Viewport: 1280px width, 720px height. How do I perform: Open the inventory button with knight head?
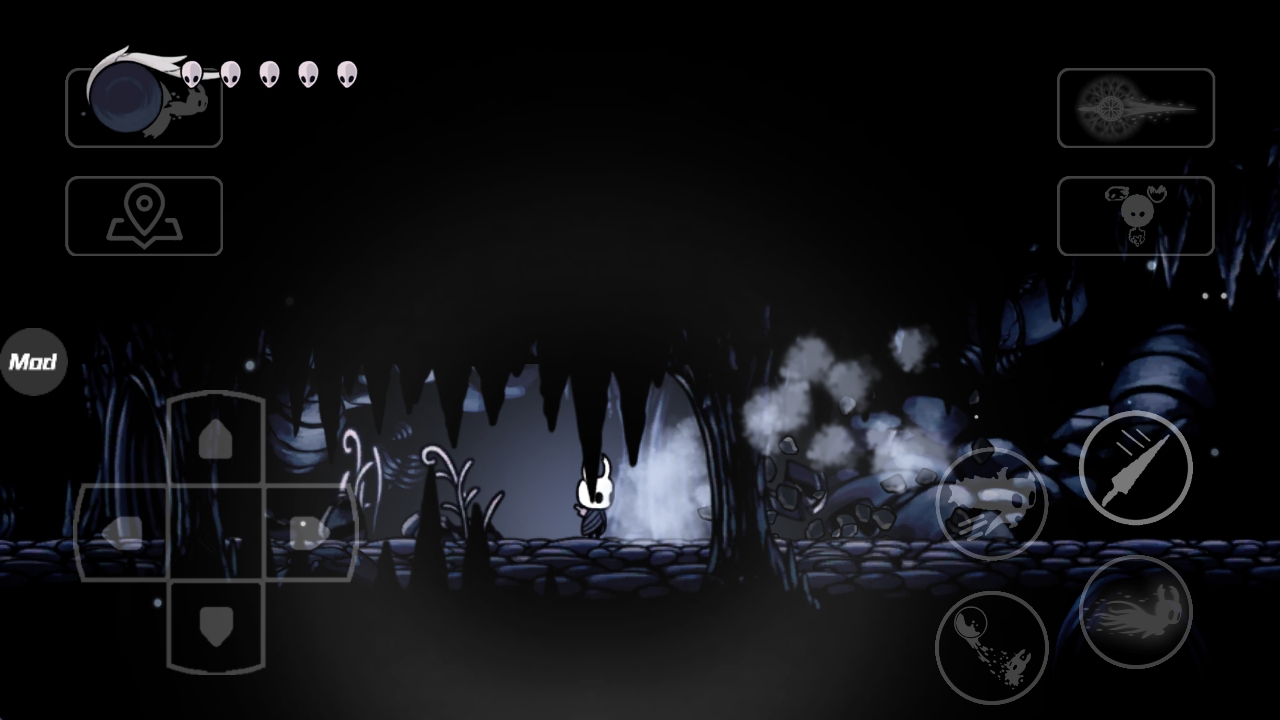tap(1135, 216)
